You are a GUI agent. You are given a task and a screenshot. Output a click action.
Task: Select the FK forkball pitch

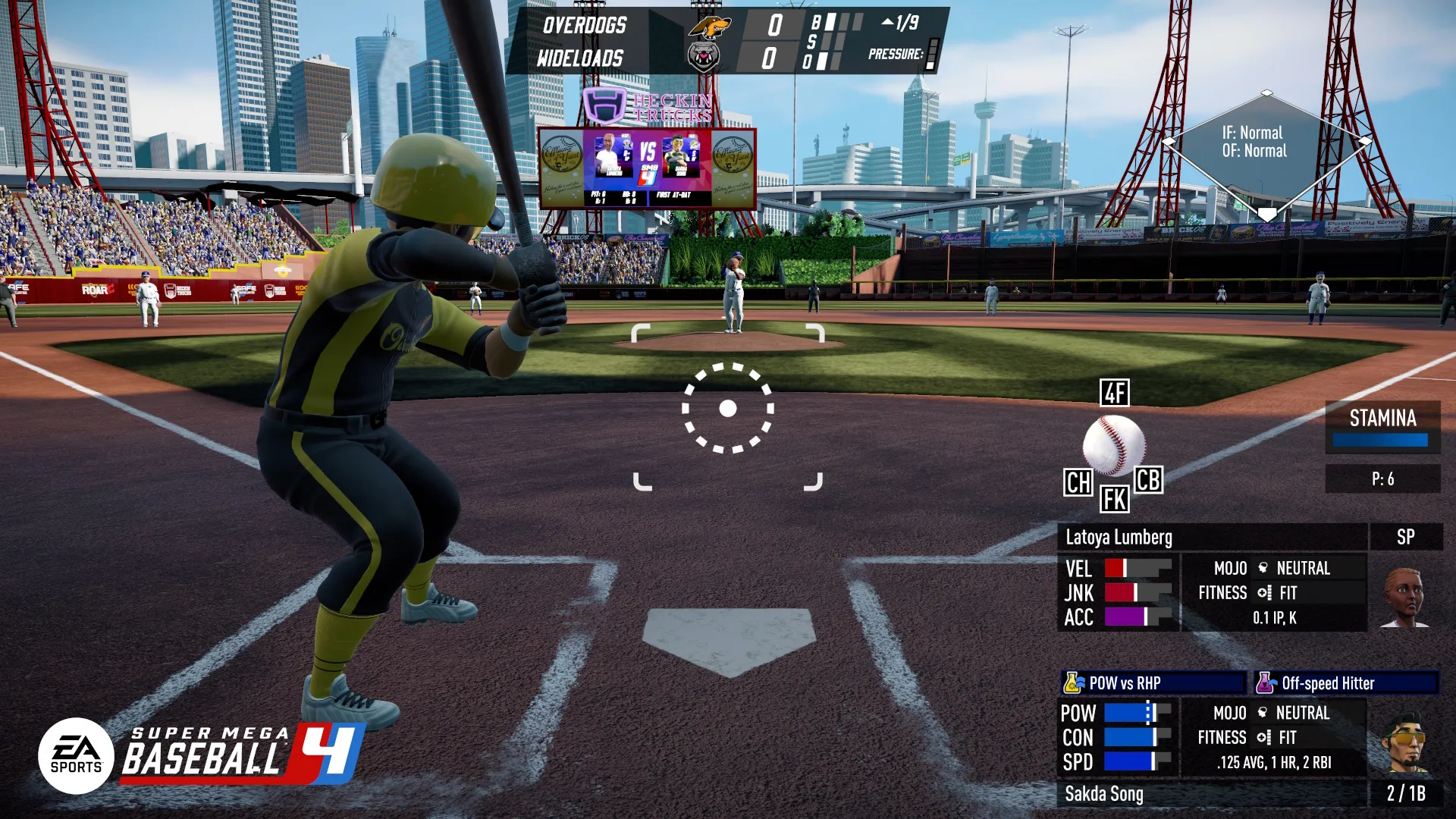click(1114, 500)
